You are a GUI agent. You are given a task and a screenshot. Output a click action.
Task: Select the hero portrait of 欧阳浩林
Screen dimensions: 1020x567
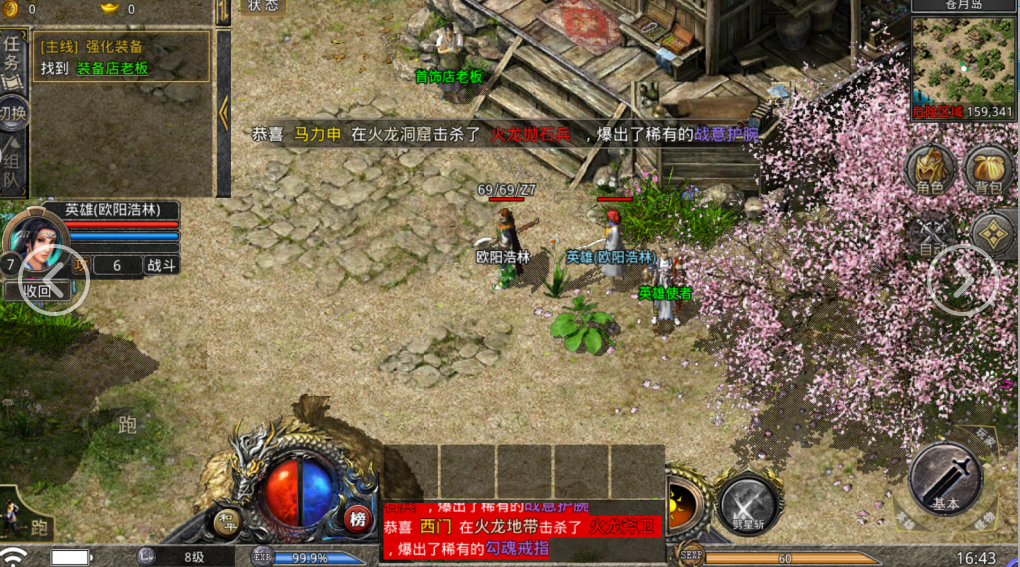point(38,245)
